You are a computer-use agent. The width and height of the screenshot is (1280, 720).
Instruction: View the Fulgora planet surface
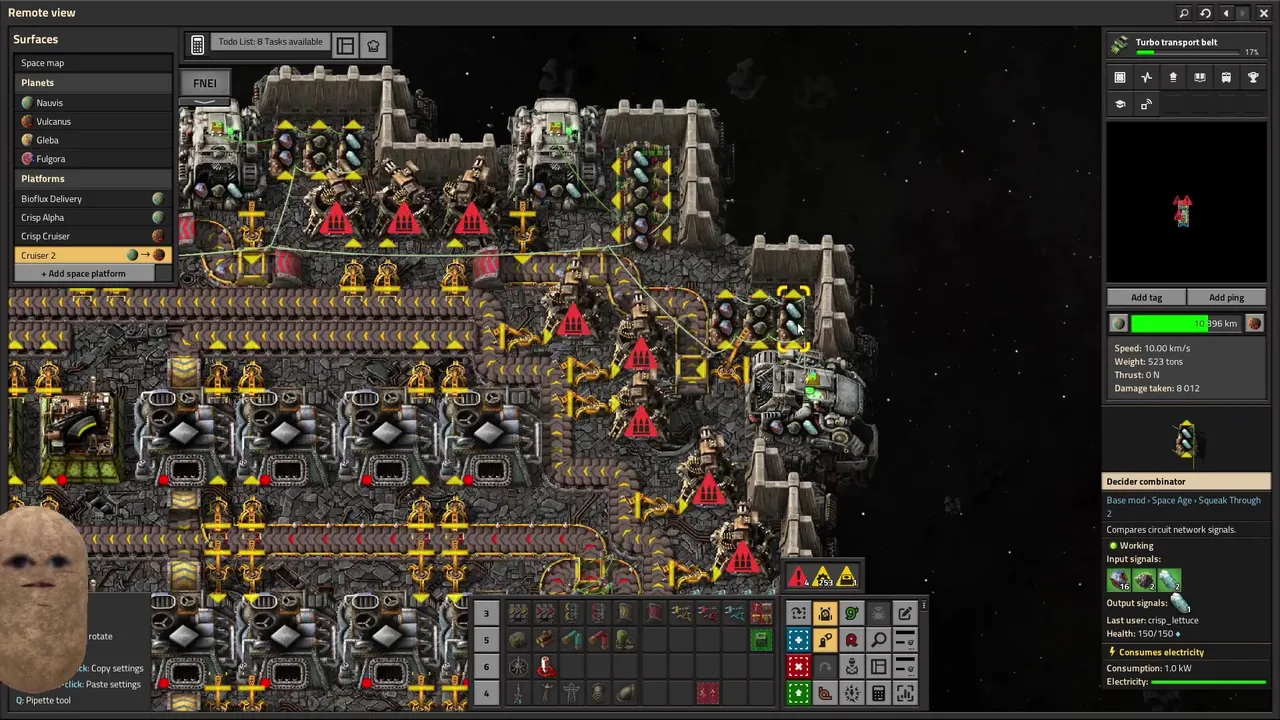tap(50, 159)
